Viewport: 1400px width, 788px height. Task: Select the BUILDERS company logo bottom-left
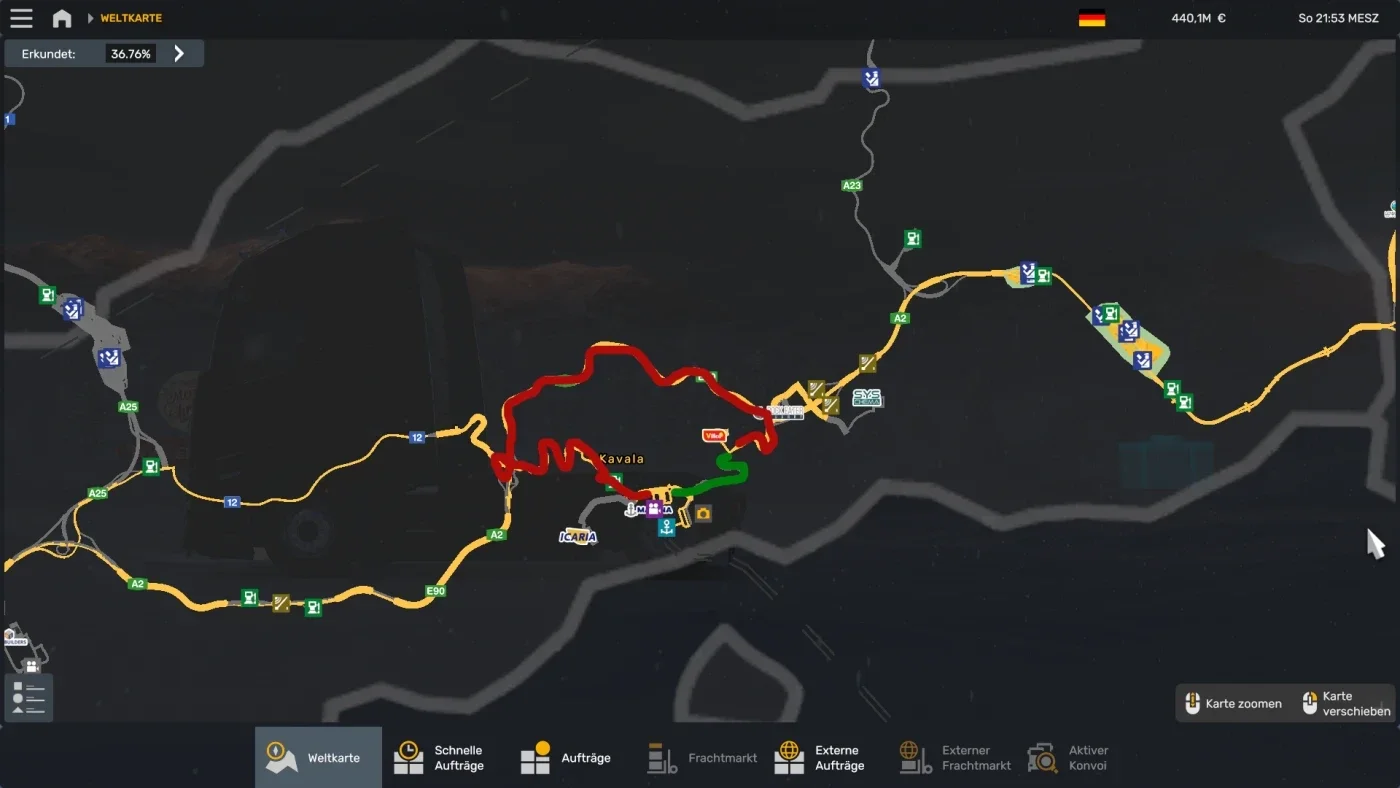pos(16,638)
